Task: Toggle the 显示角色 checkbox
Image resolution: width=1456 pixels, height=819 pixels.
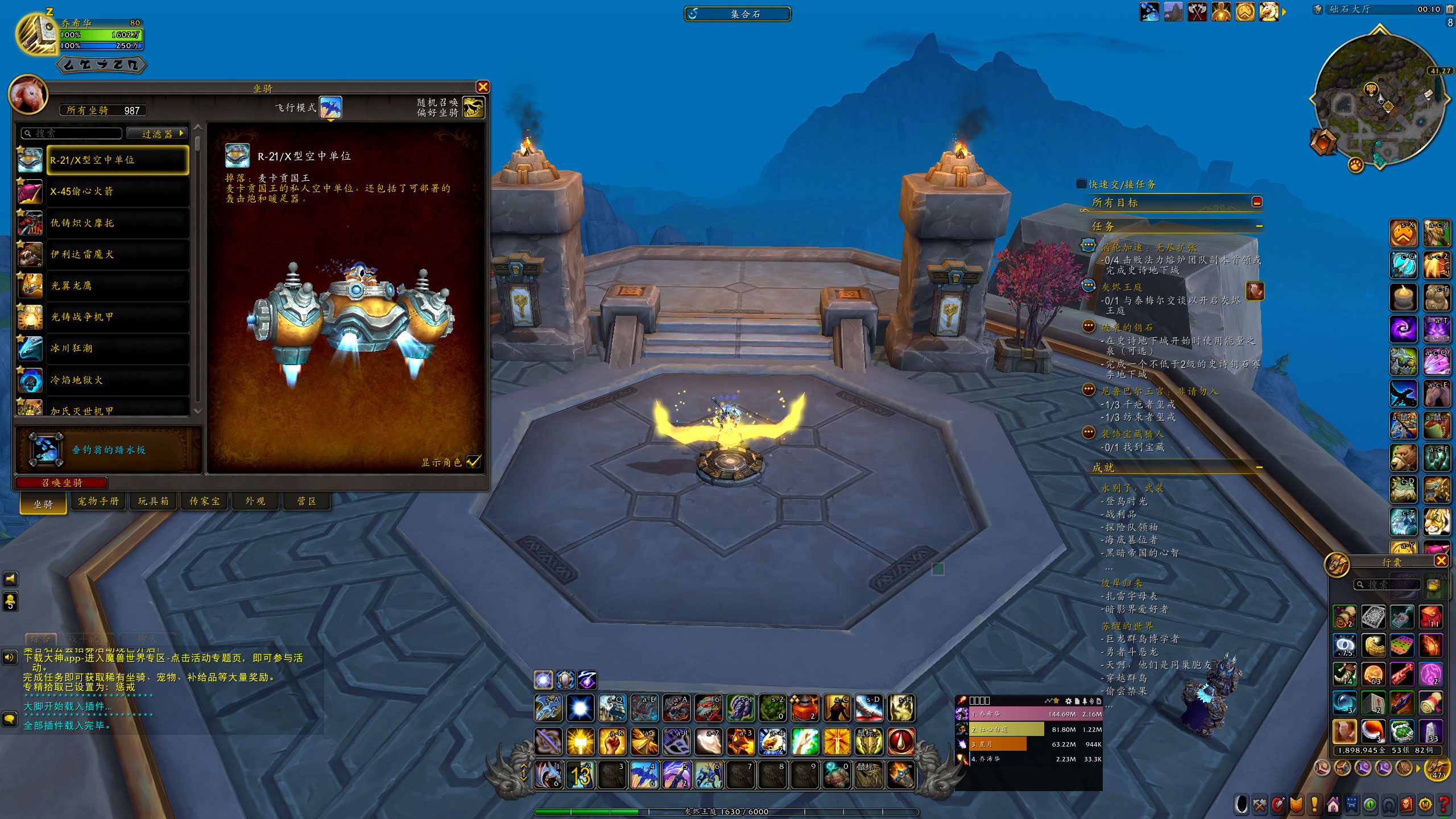Action: tap(473, 462)
